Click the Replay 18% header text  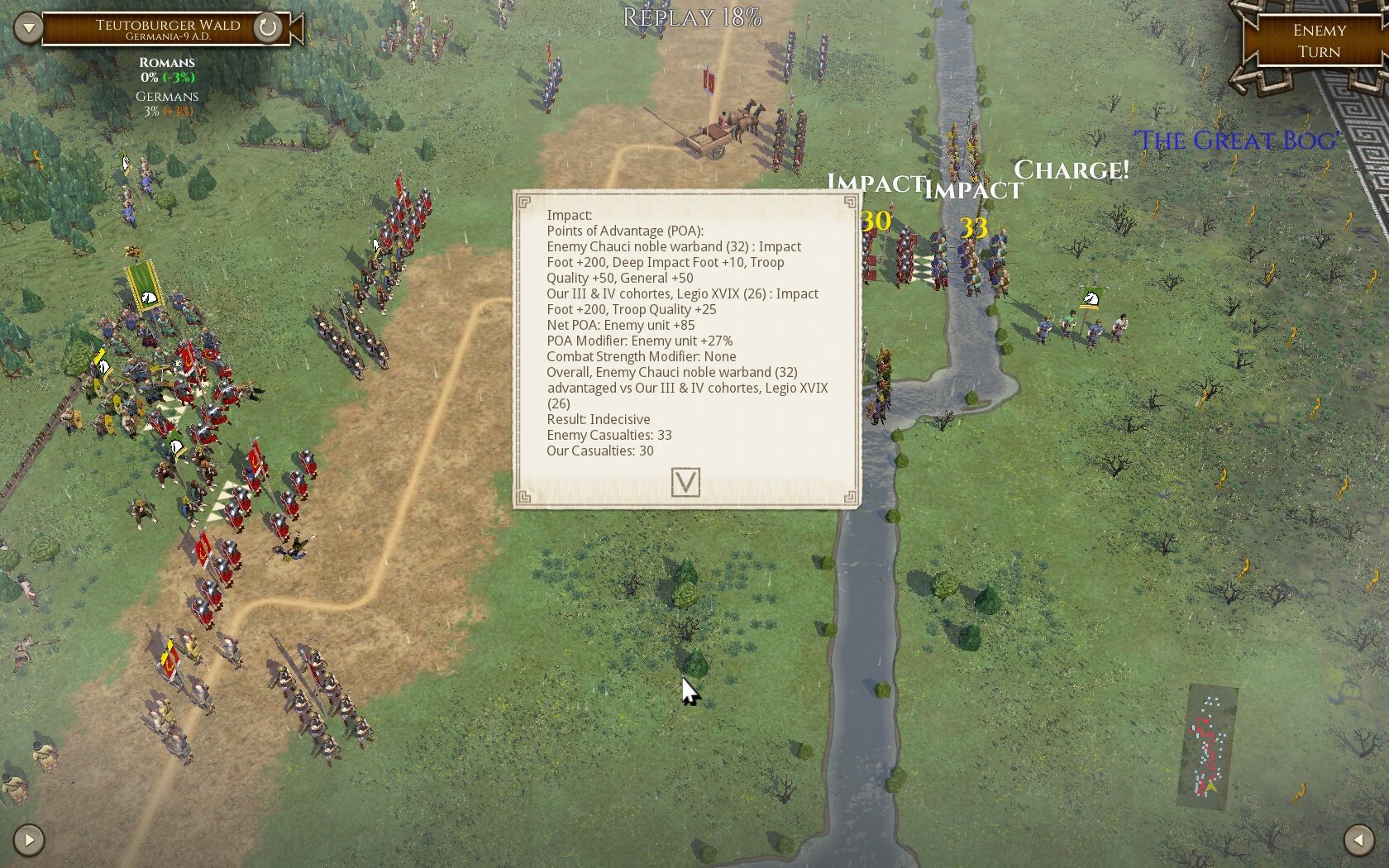692,16
